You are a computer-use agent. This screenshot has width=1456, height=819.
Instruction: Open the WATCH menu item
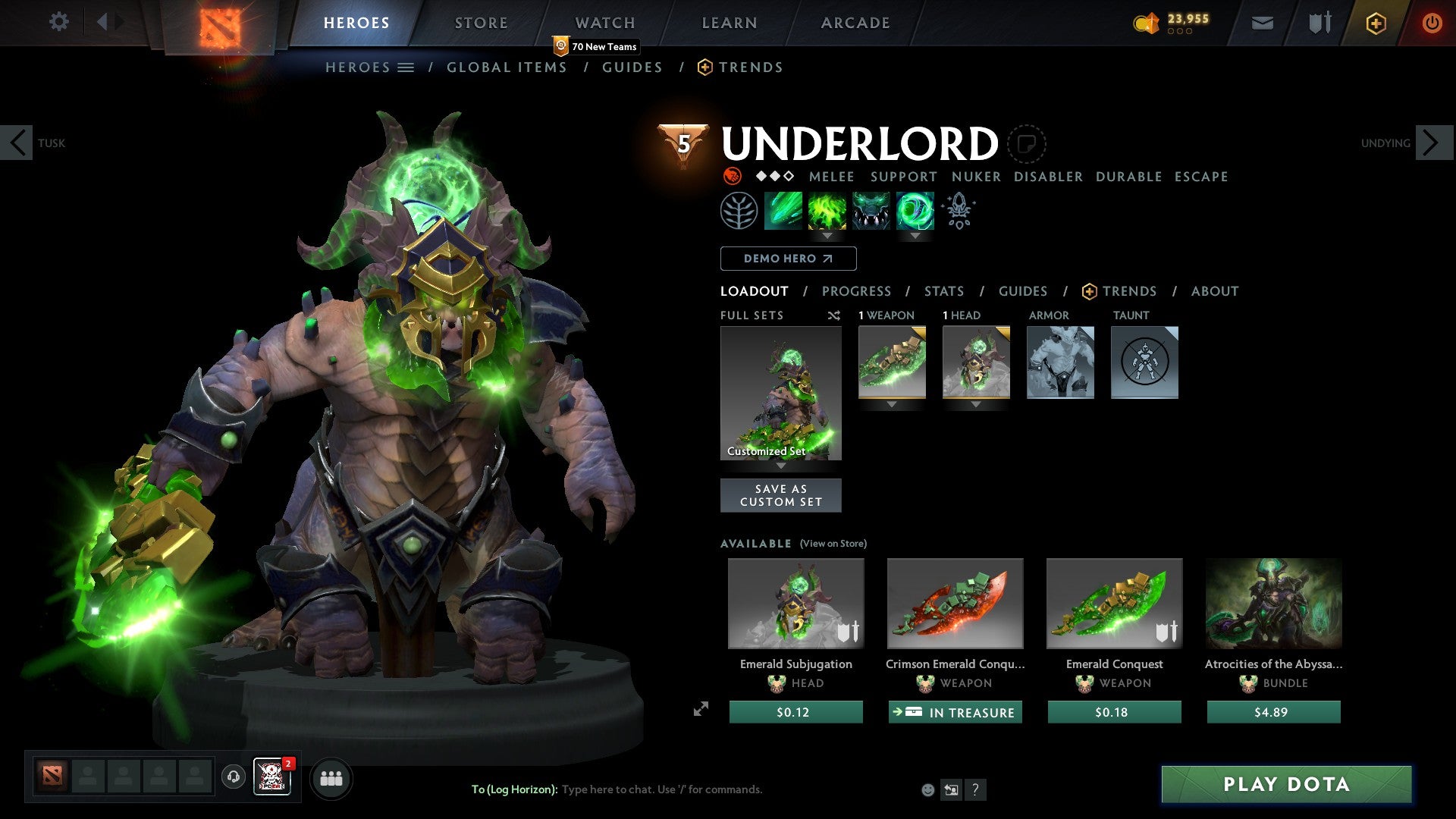click(604, 22)
